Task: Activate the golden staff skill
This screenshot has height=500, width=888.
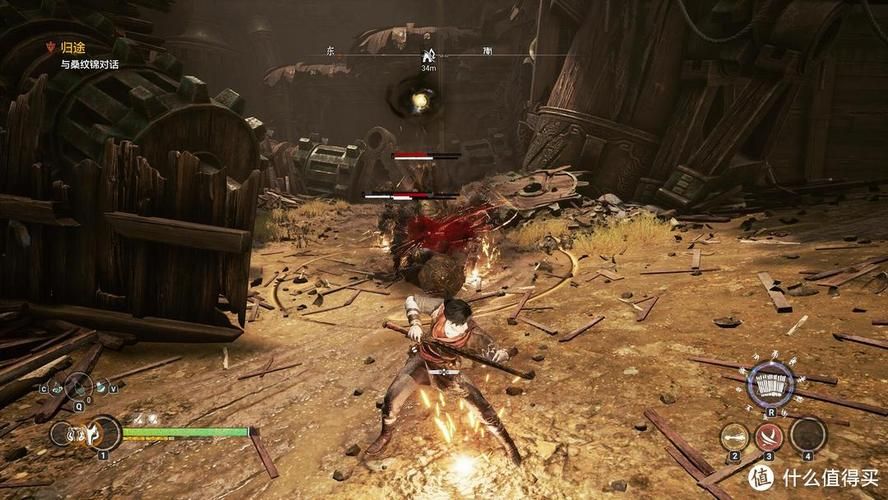Action: 734,435
